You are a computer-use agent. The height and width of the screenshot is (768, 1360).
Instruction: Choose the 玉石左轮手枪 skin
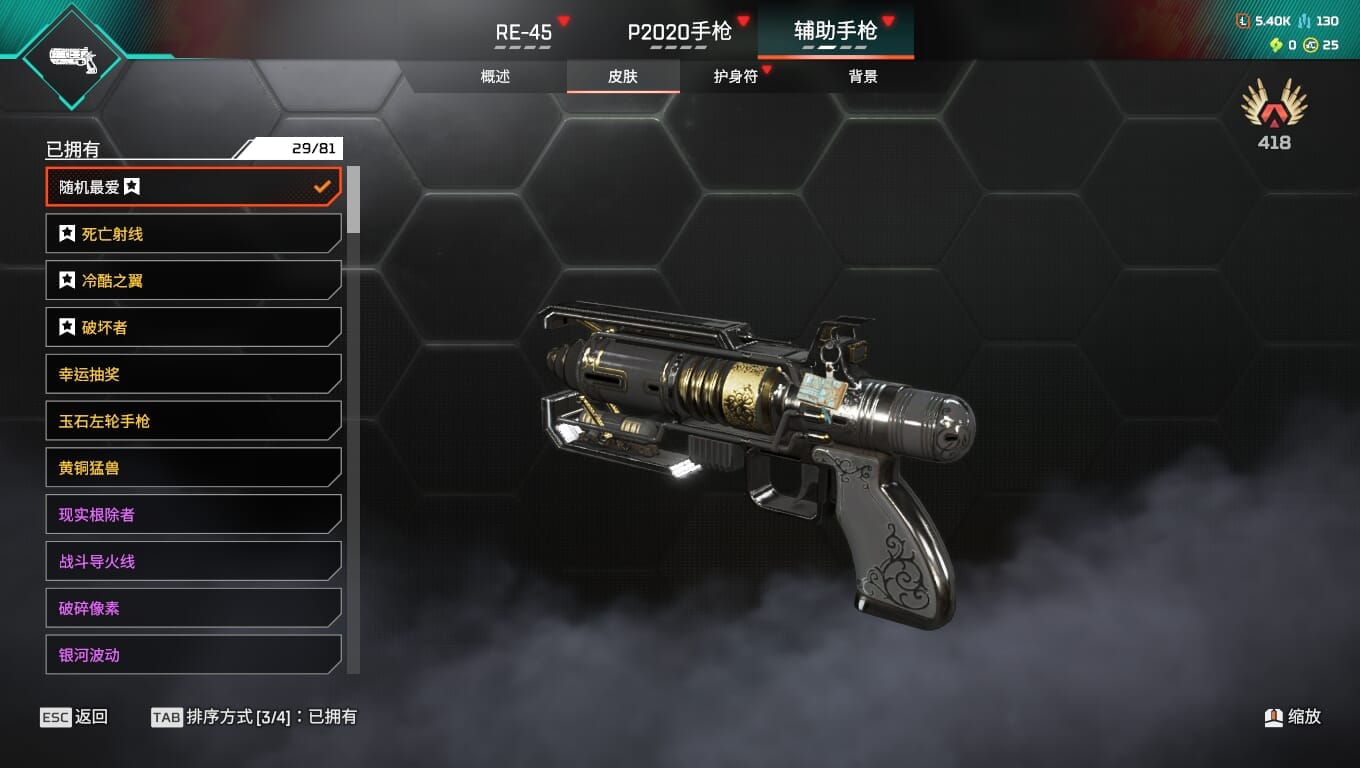[193, 421]
